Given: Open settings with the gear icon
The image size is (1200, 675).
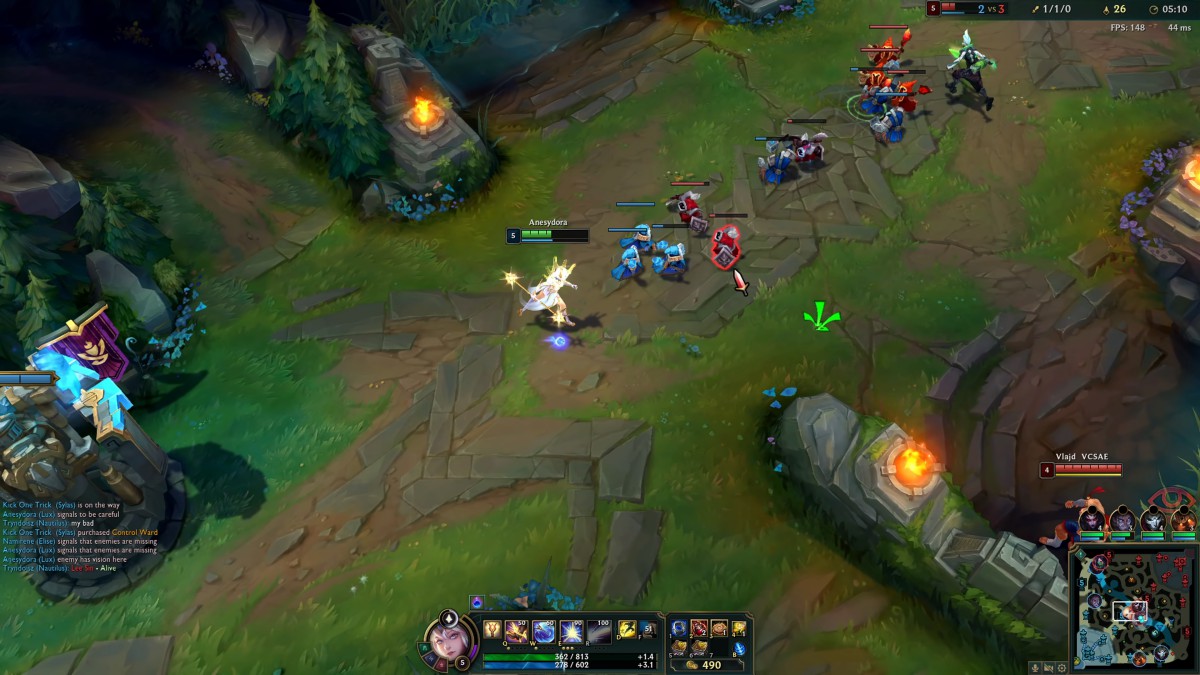Looking at the screenshot, I should coord(1061,667).
